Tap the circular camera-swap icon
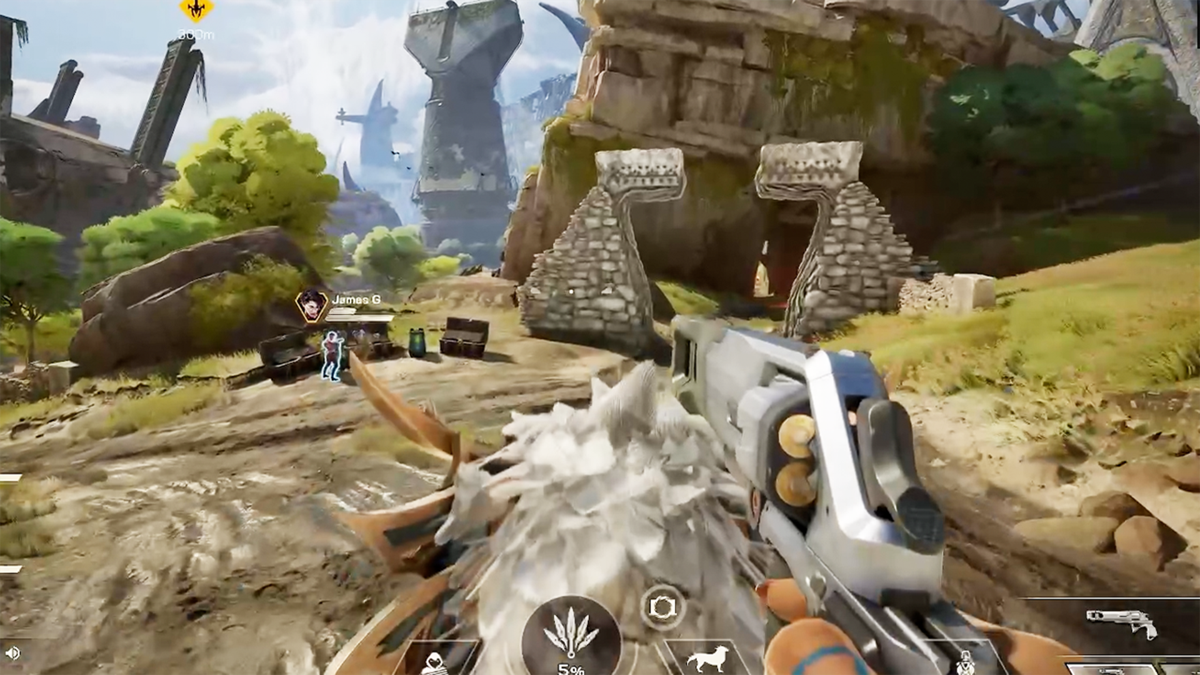The width and height of the screenshot is (1200, 675). point(663,606)
